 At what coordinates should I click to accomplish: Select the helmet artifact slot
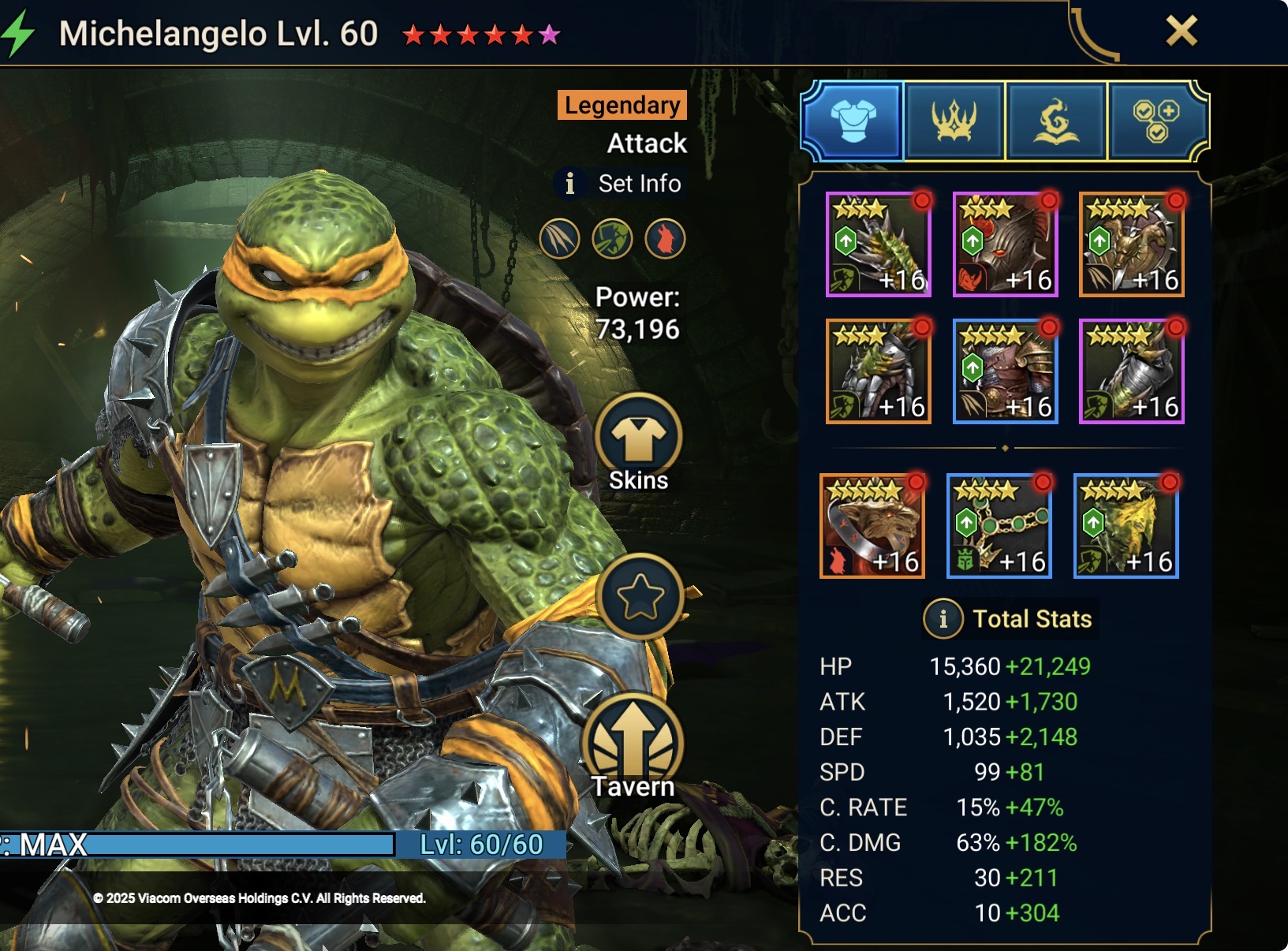click(x=1005, y=244)
